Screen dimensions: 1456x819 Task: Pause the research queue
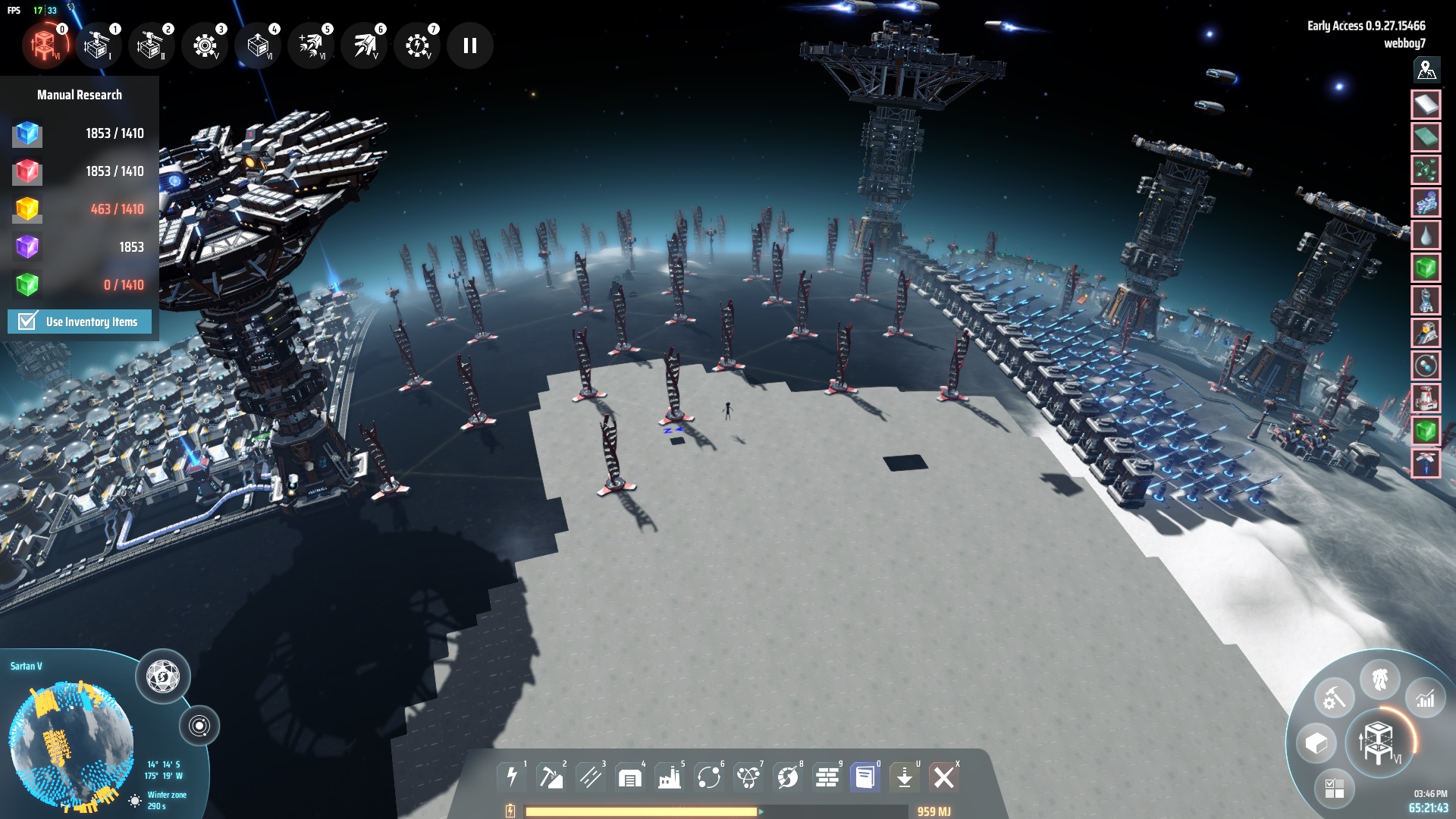[470, 46]
